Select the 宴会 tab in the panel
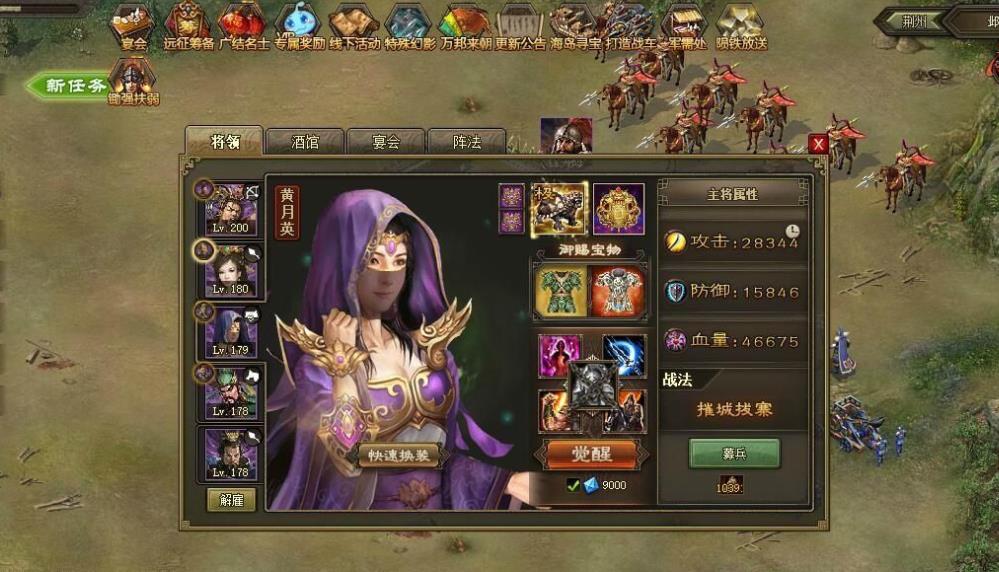The height and width of the screenshot is (572, 999). (385, 142)
